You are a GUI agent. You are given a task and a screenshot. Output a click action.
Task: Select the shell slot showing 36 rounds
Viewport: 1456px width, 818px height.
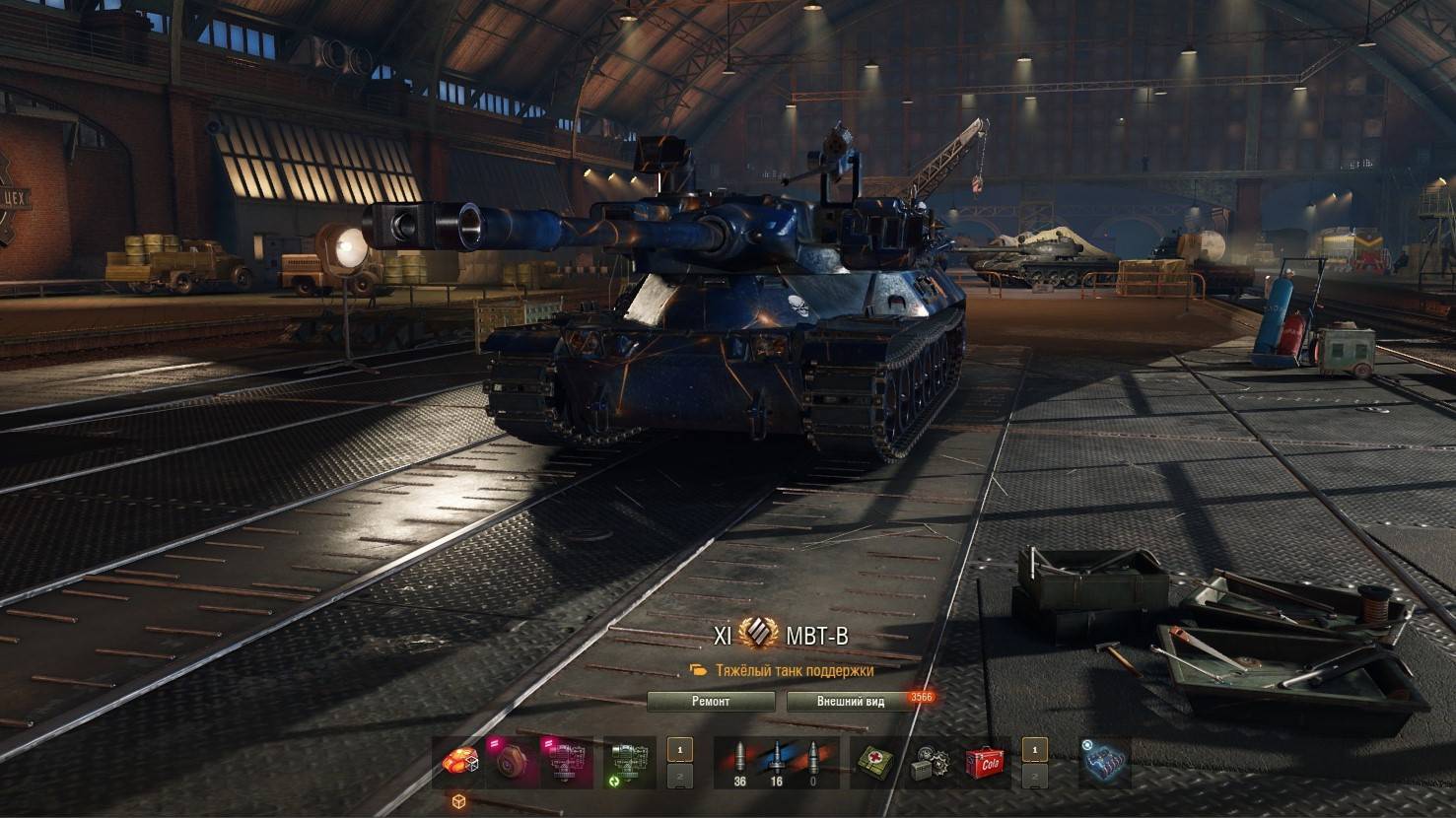coord(738,763)
